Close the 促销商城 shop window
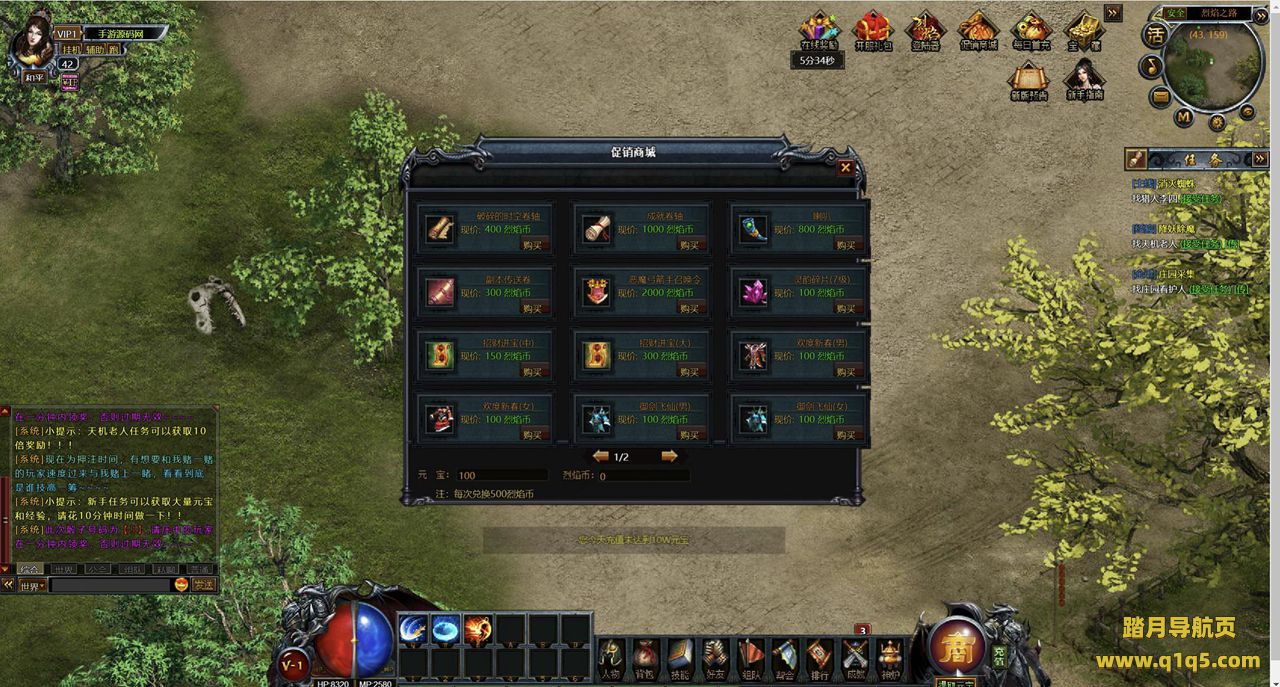The width and height of the screenshot is (1280, 687). click(x=845, y=168)
